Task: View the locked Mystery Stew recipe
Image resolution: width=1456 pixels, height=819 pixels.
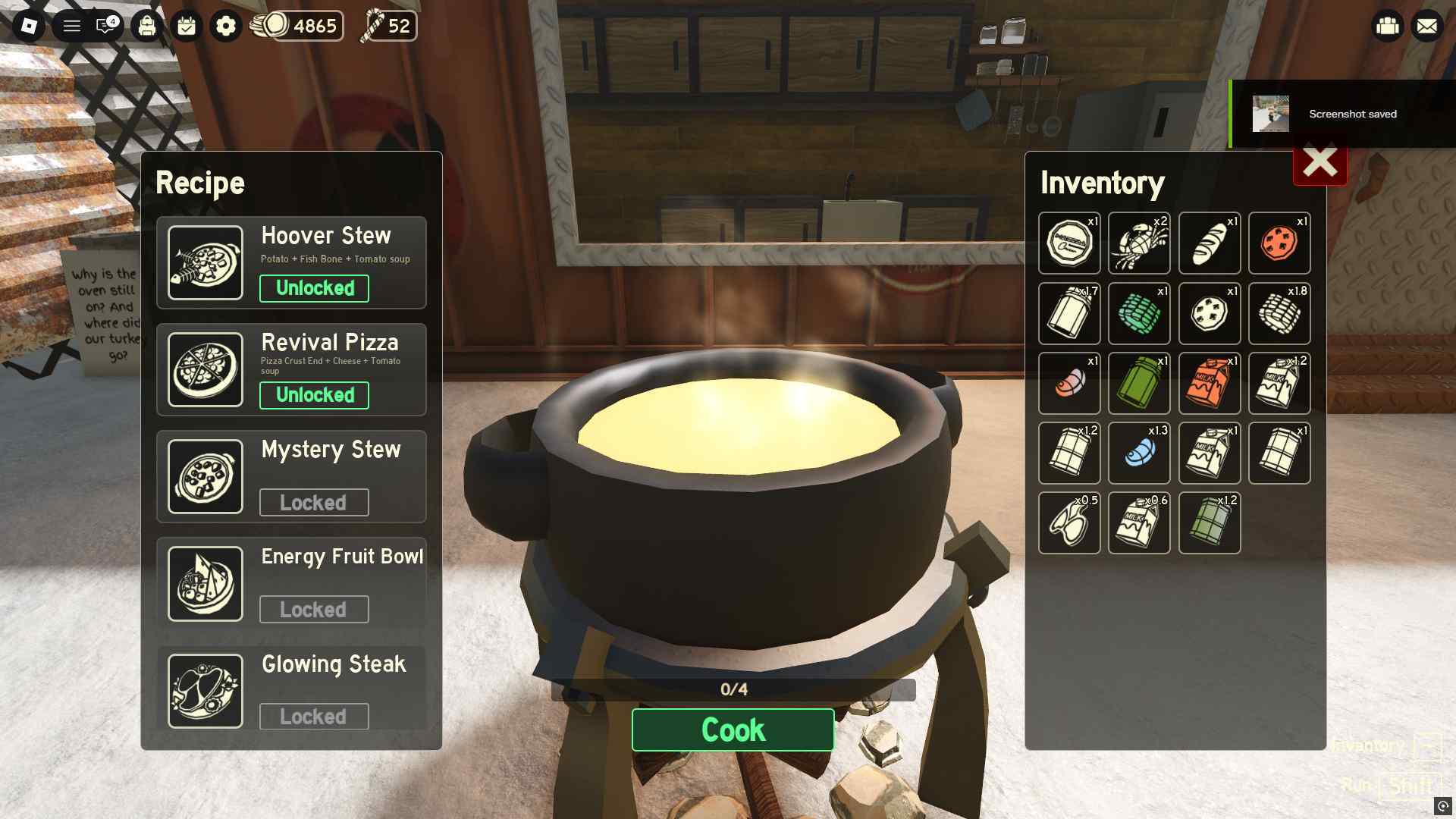Action: tap(291, 476)
